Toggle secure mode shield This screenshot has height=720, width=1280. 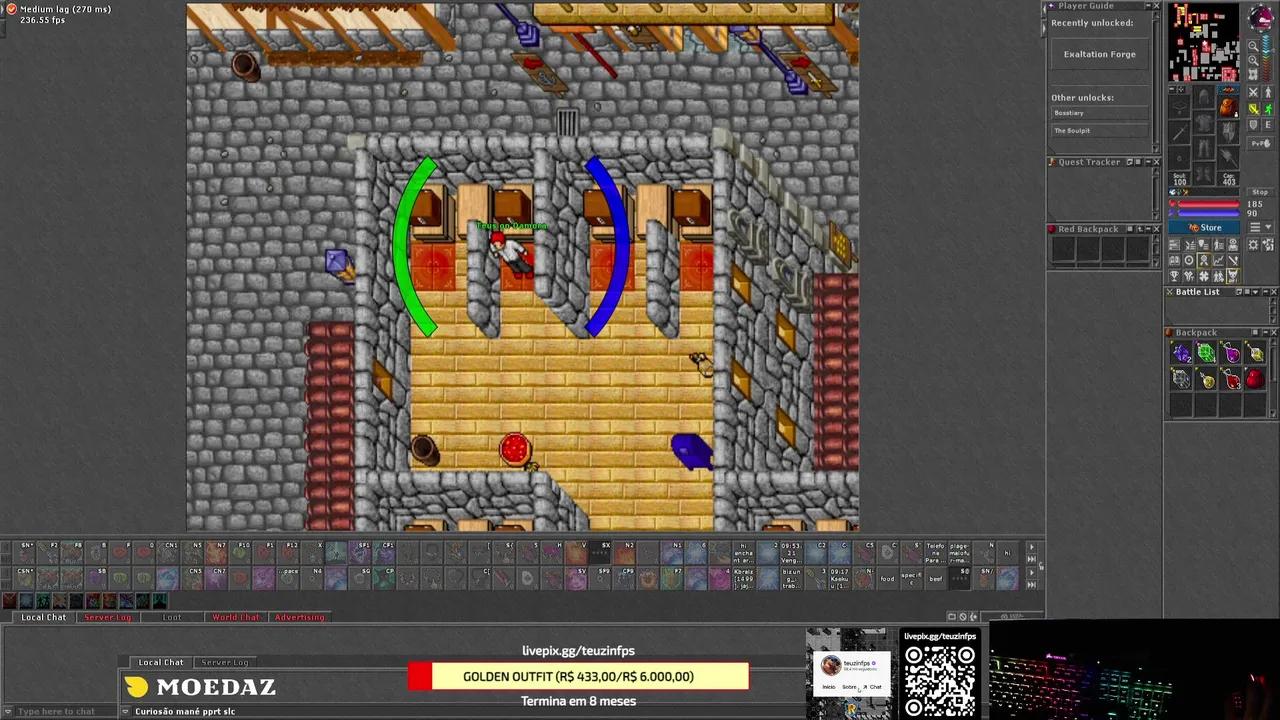[x=1254, y=125]
